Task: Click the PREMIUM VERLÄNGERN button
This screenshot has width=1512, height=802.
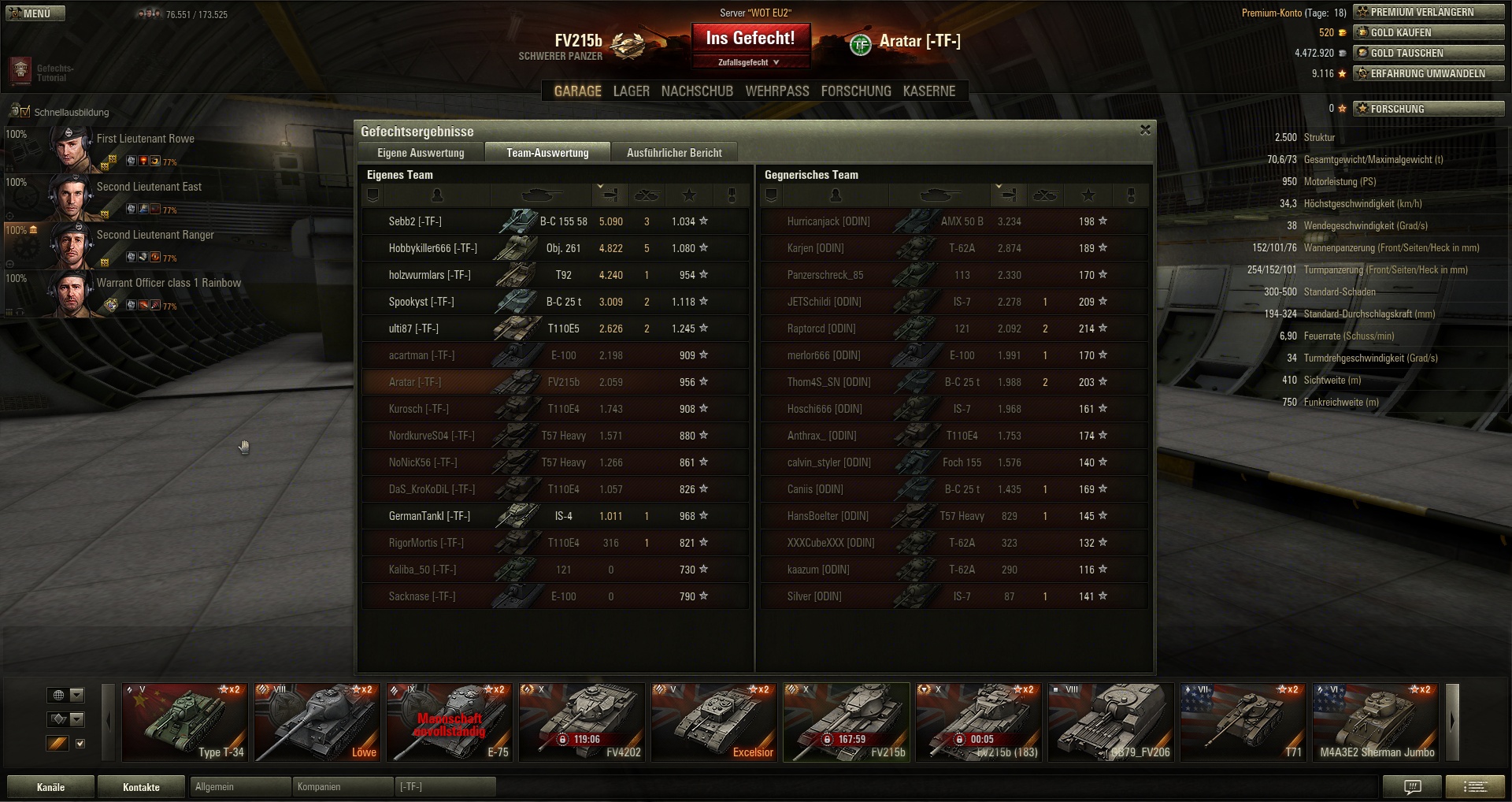Action: click(1429, 12)
